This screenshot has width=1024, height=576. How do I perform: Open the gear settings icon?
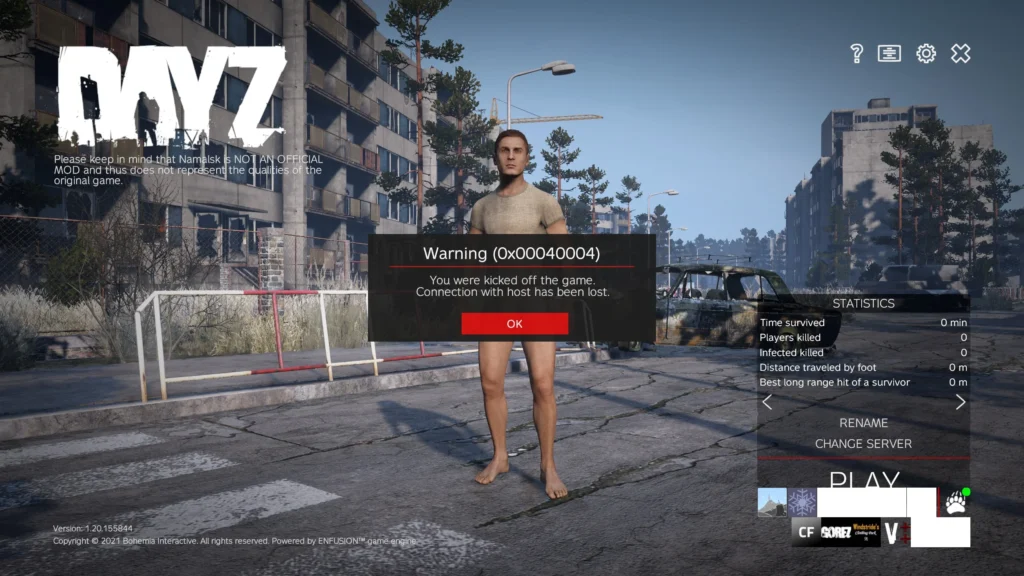click(926, 53)
